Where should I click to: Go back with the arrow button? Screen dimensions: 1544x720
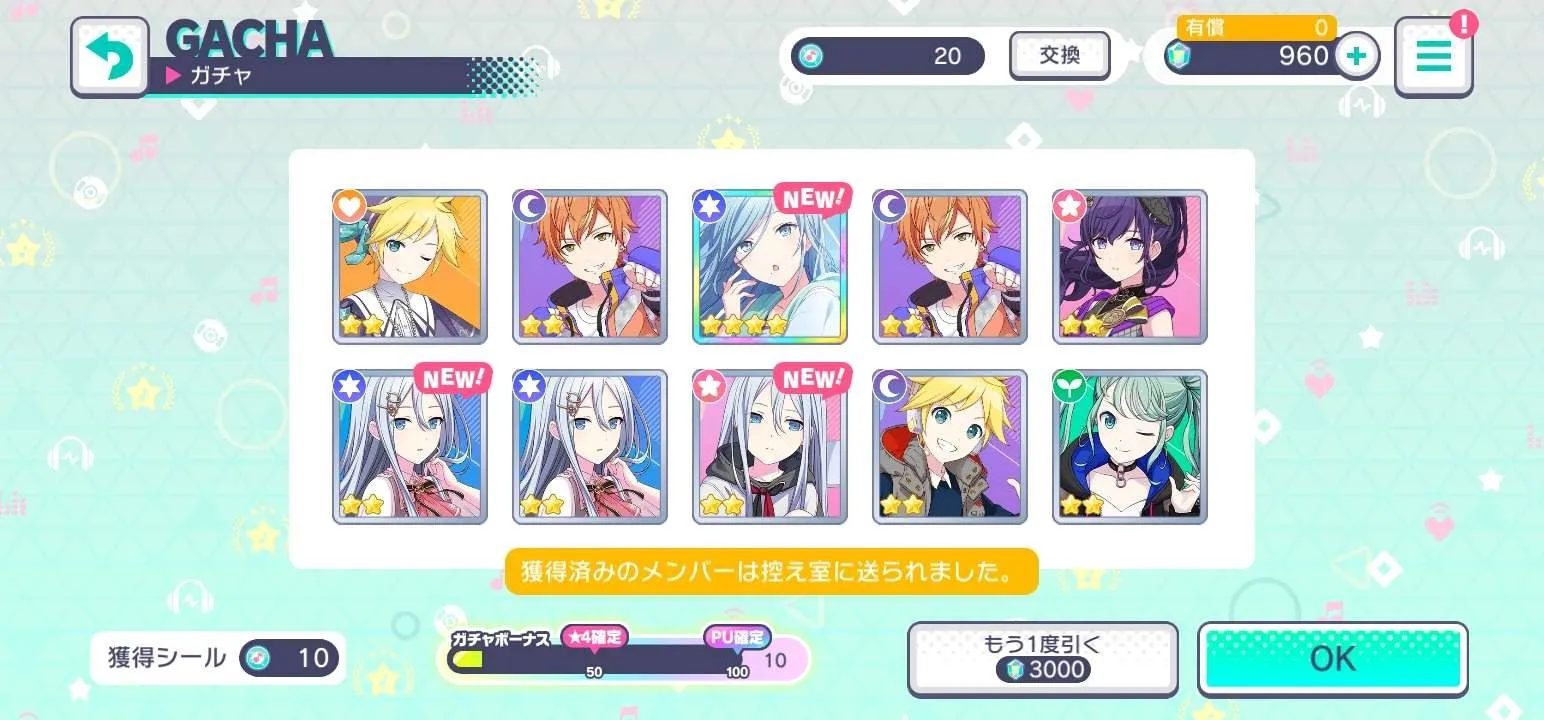point(109,57)
